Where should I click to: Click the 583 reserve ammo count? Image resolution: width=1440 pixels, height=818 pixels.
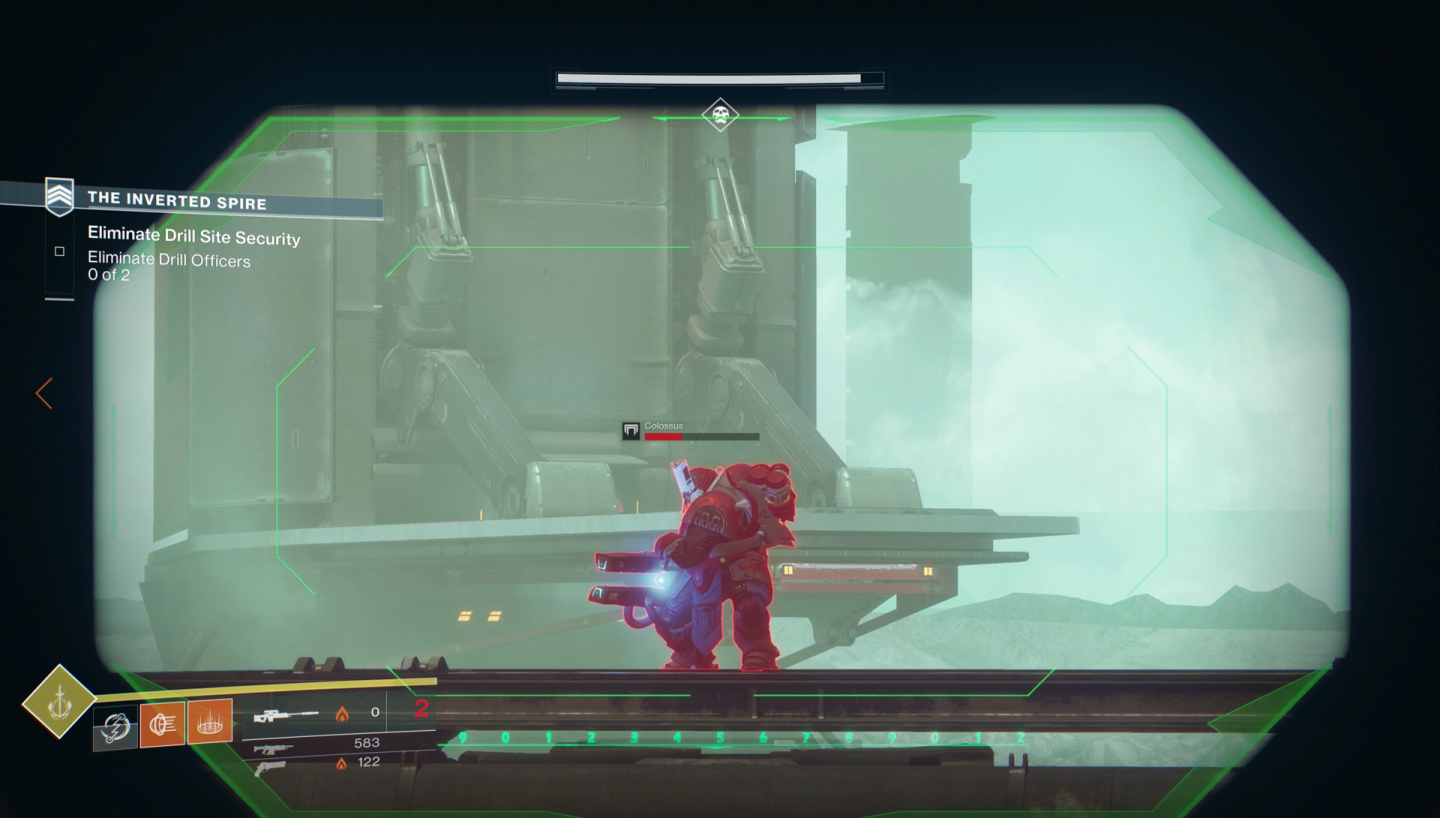(x=367, y=742)
